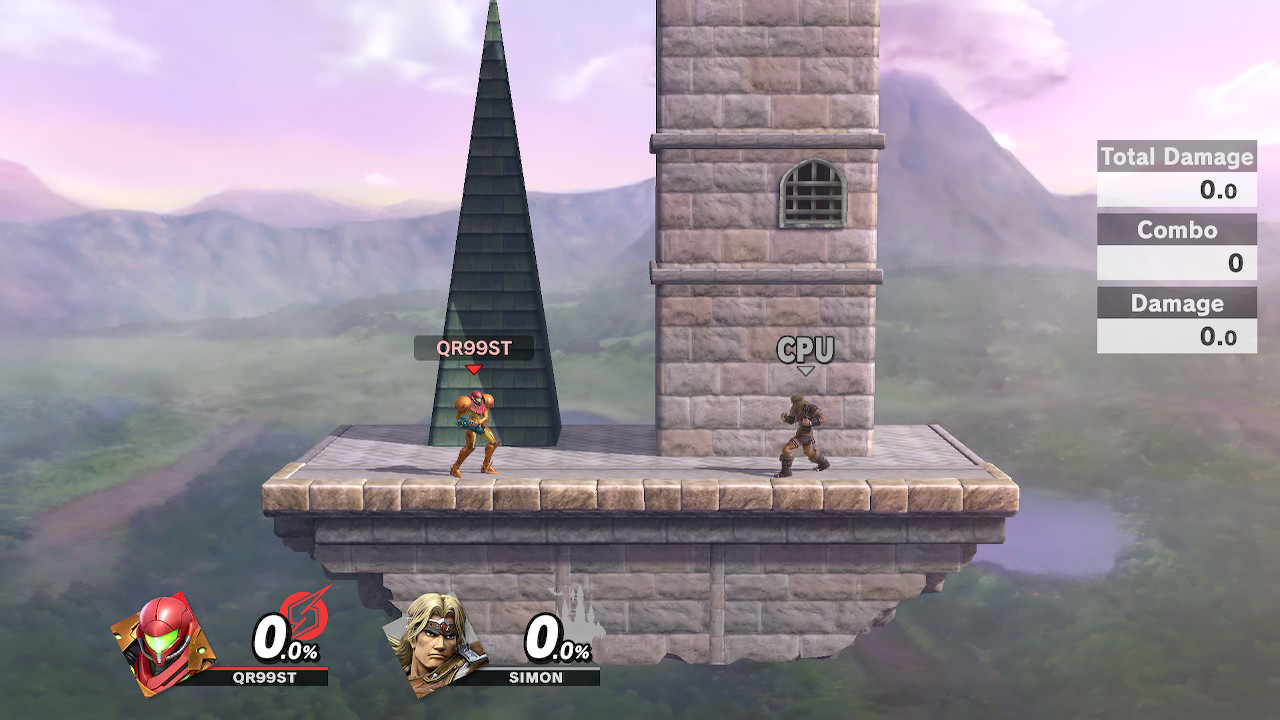Click Samus's character portrait in the HUD
Viewport: 1280px width, 720px height.
[x=162, y=642]
